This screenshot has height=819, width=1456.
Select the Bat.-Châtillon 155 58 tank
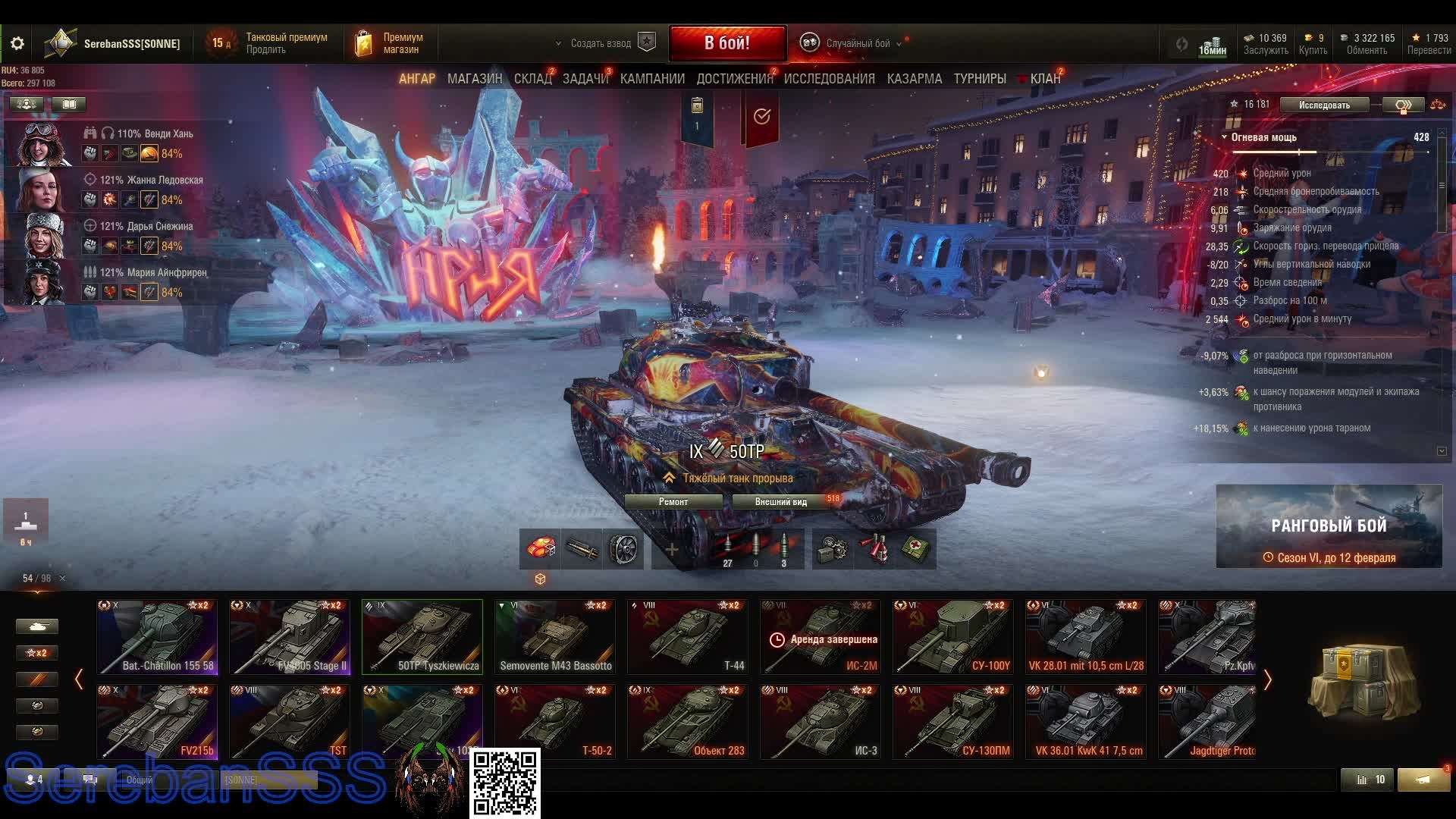pyautogui.click(x=157, y=636)
